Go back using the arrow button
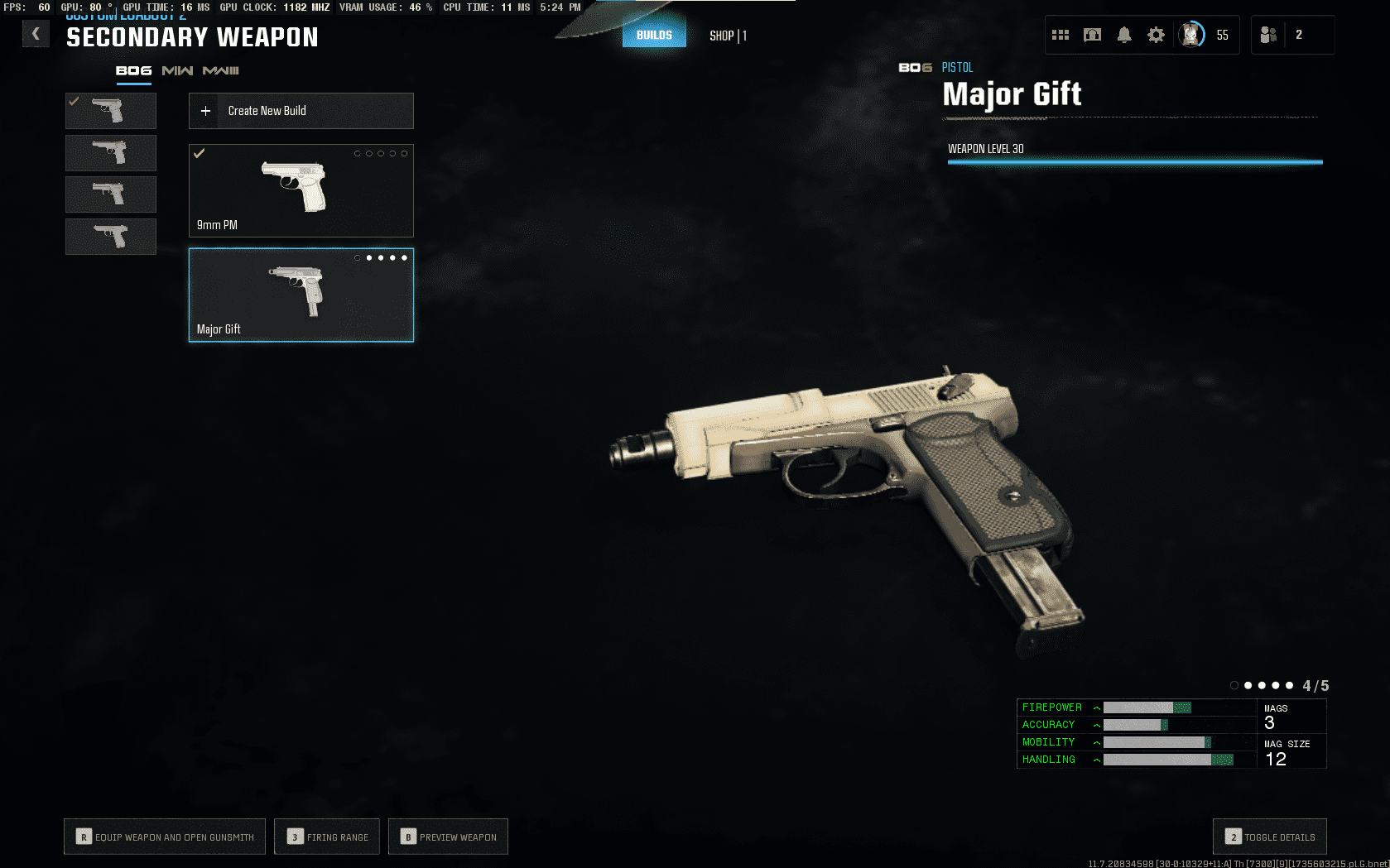Viewport: 1390px width, 868px height. point(36,34)
